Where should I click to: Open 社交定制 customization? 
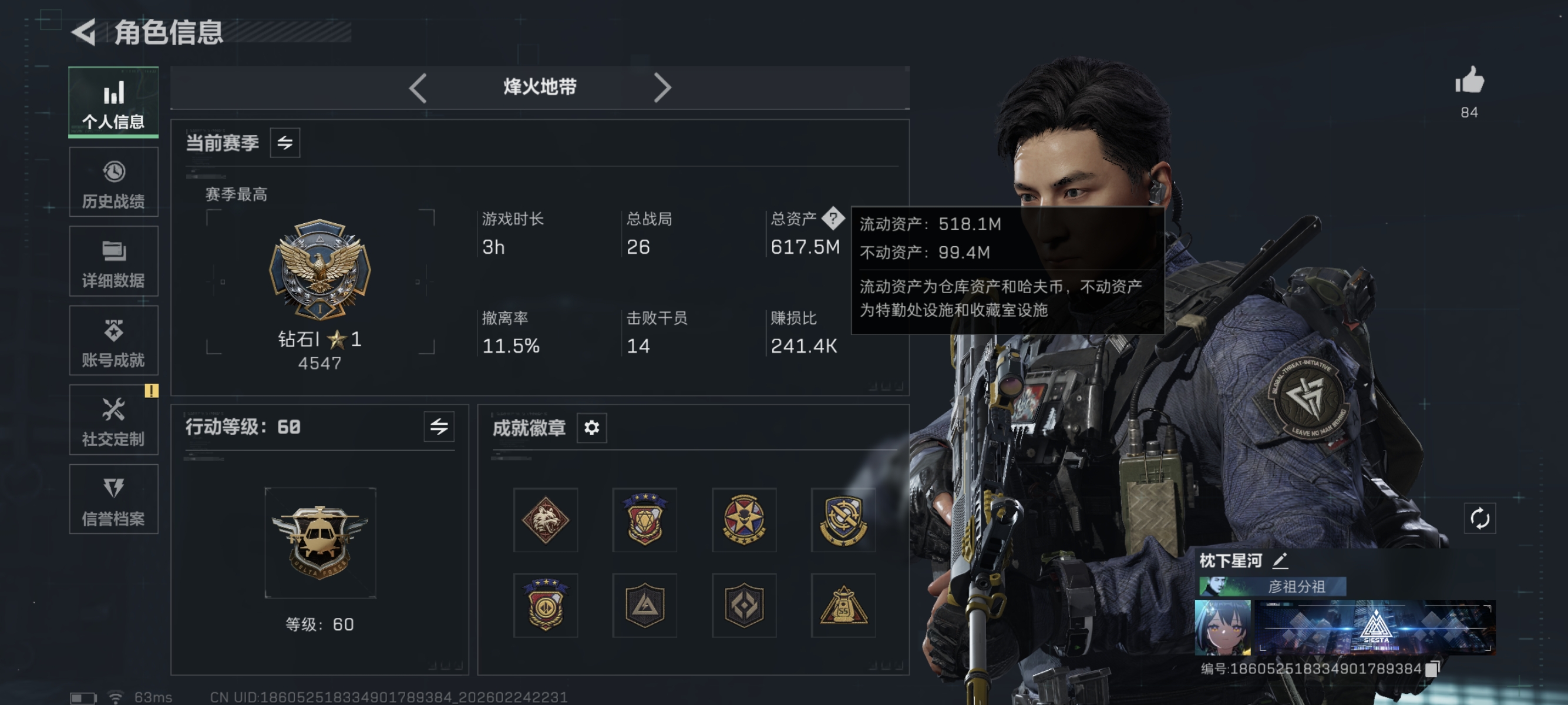point(114,420)
